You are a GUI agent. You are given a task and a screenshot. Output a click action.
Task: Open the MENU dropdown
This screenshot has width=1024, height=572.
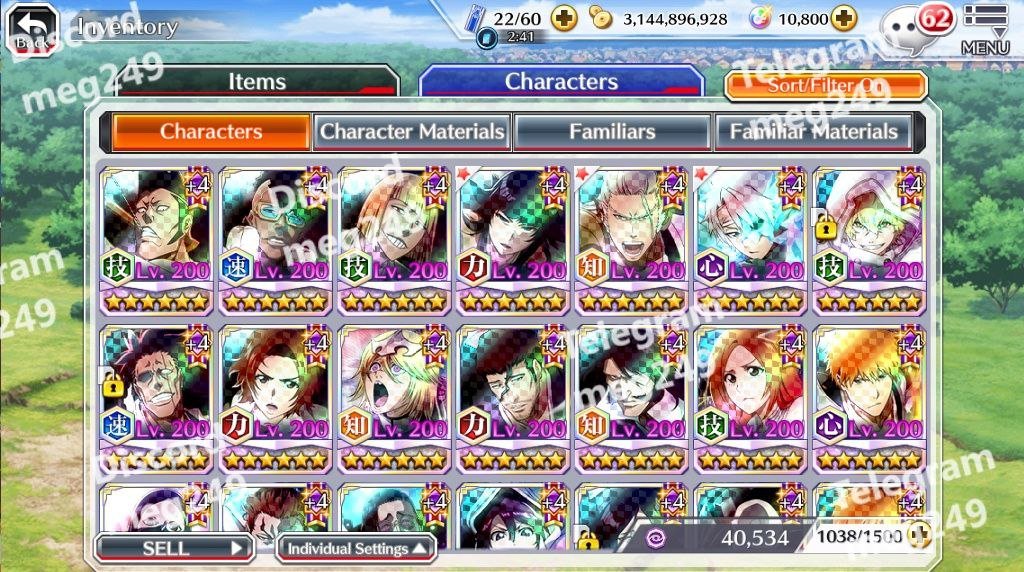pos(985,28)
